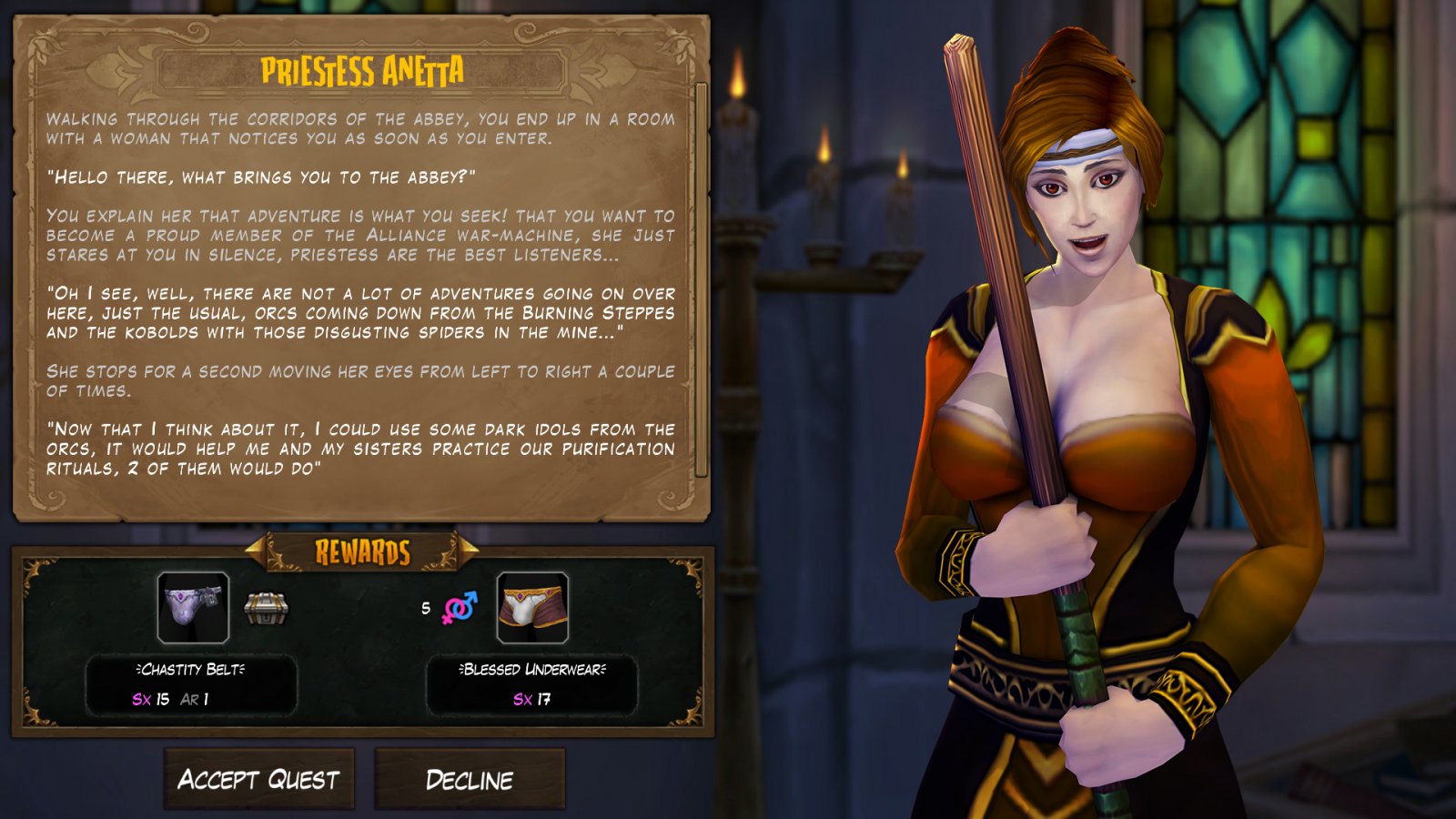Click the white underwear artwork in its reward slot
Screen dimensions: 1456x819
(x=526, y=610)
